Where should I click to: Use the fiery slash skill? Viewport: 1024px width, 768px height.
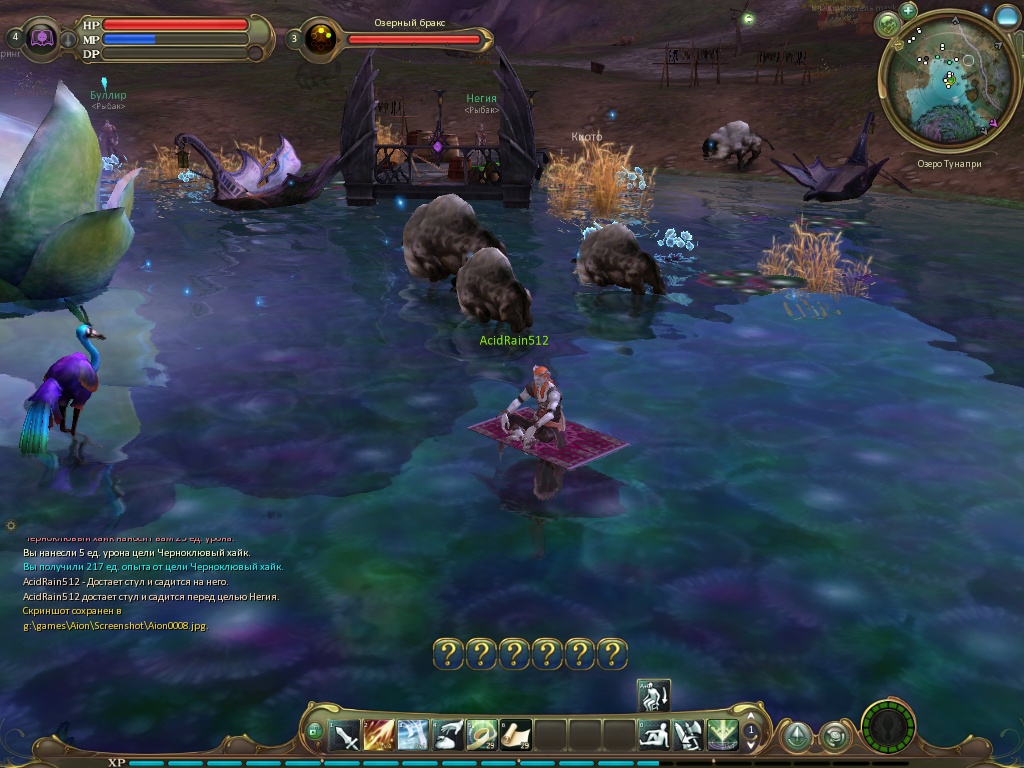click(379, 735)
